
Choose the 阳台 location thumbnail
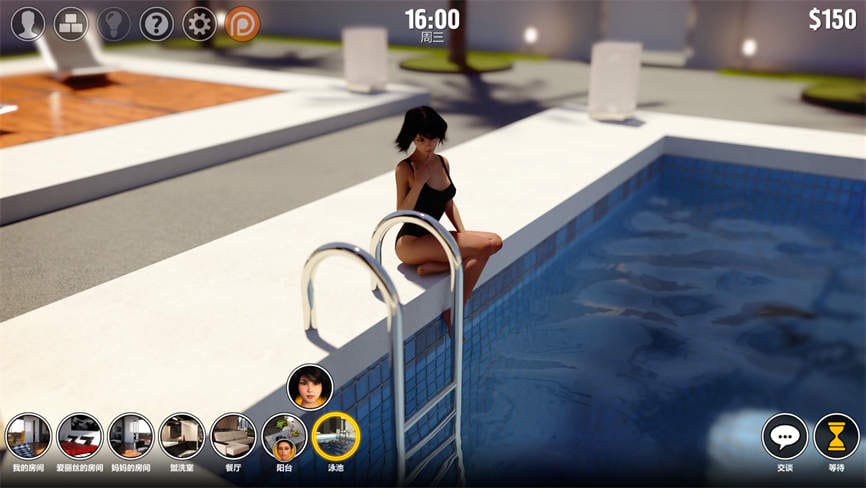coord(284,436)
